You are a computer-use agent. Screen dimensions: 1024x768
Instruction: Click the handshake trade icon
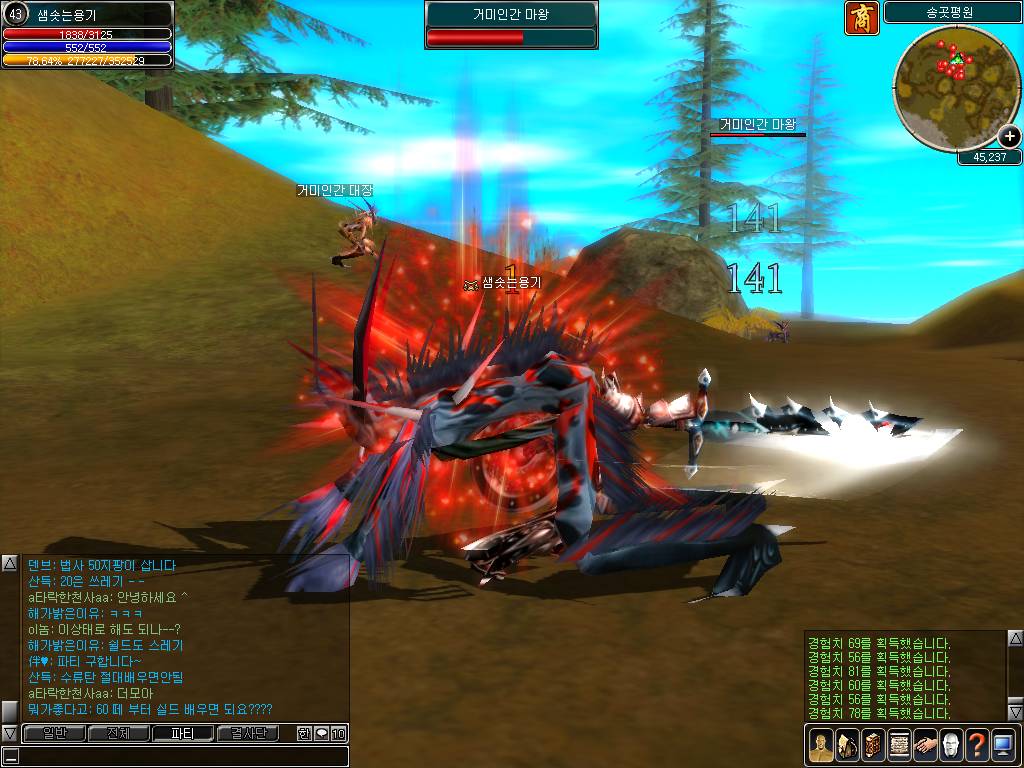click(924, 745)
